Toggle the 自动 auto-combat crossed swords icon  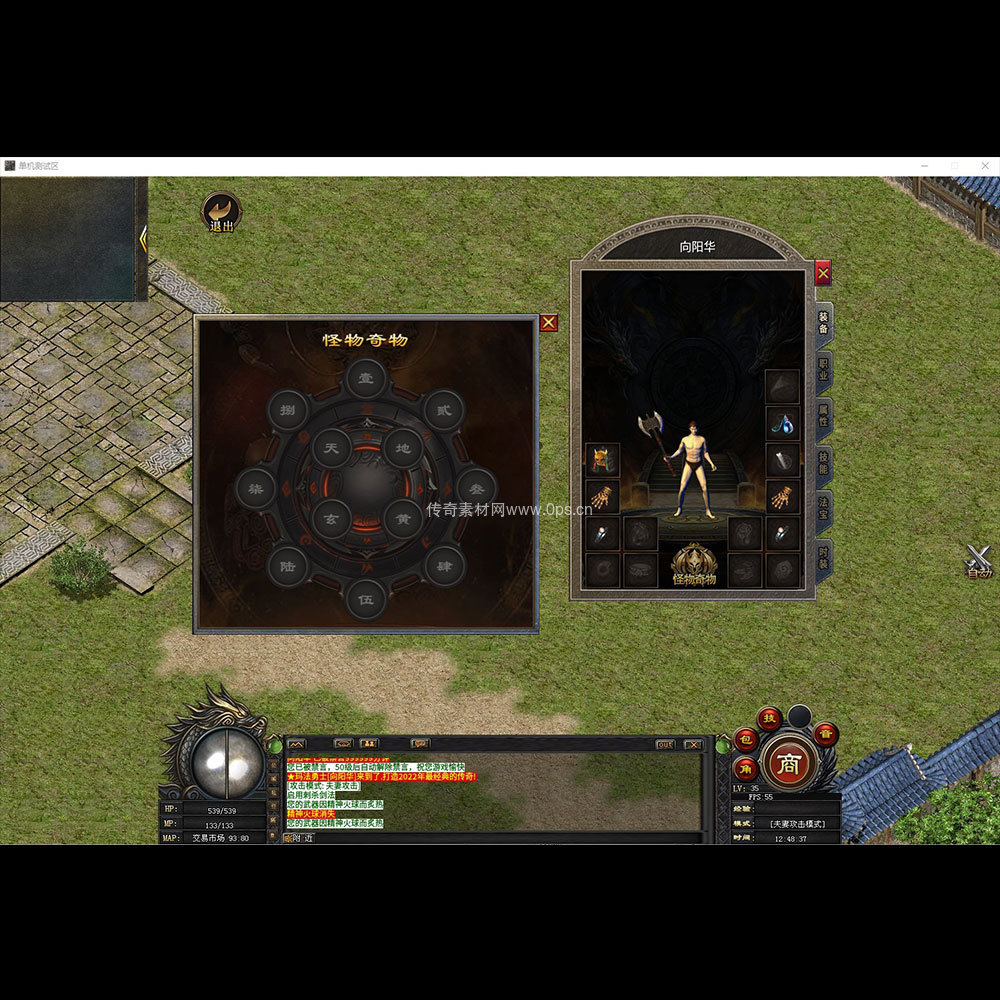point(978,562)
